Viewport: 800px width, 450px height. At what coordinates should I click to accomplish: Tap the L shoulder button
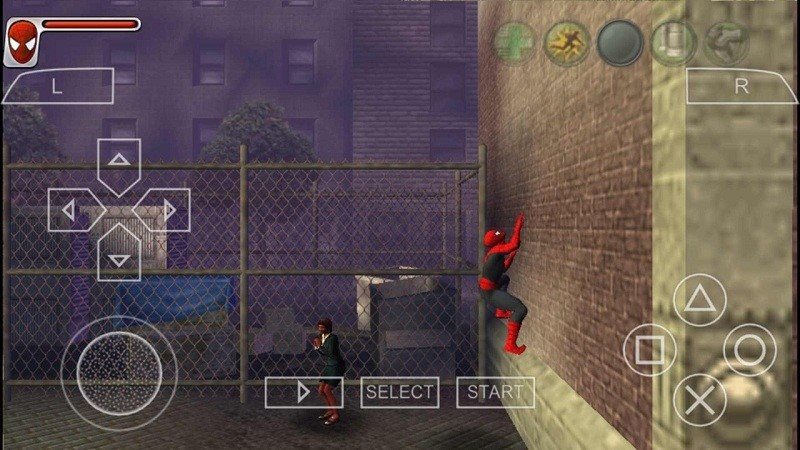(x=57, y=86)
